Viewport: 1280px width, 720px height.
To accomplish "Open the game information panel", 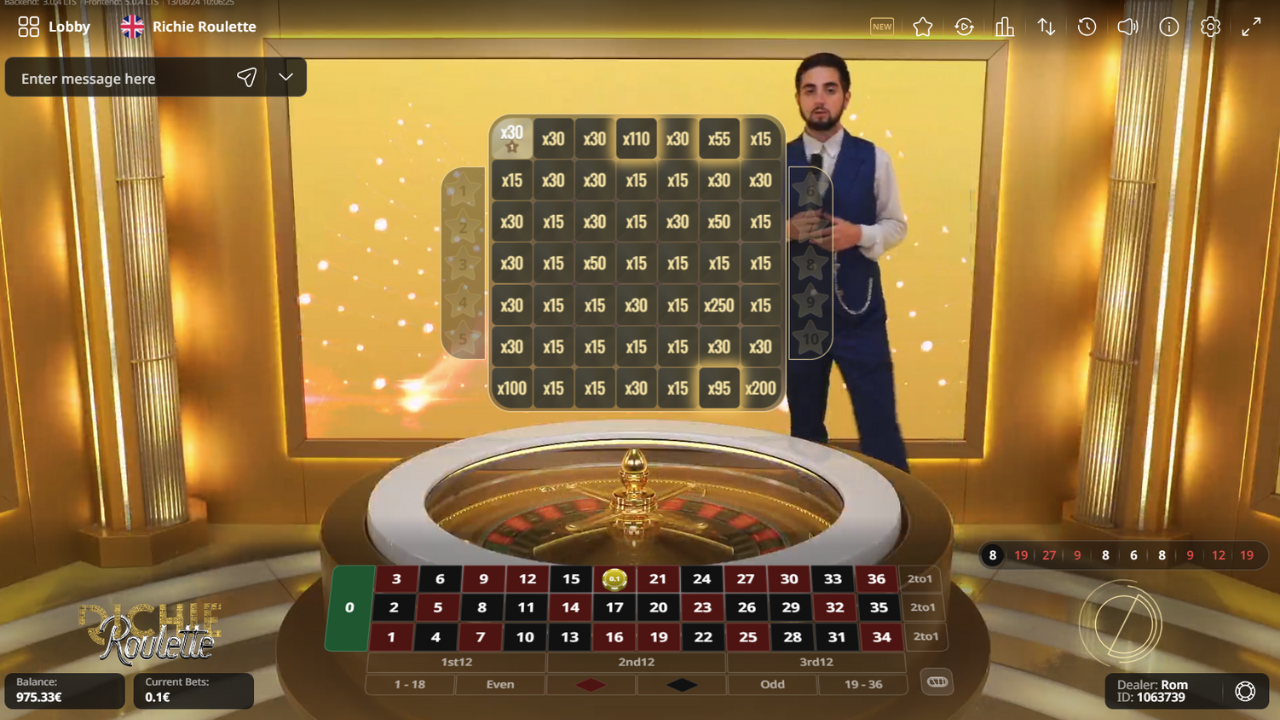I will pyautogui.click(x=1169, y=27).
